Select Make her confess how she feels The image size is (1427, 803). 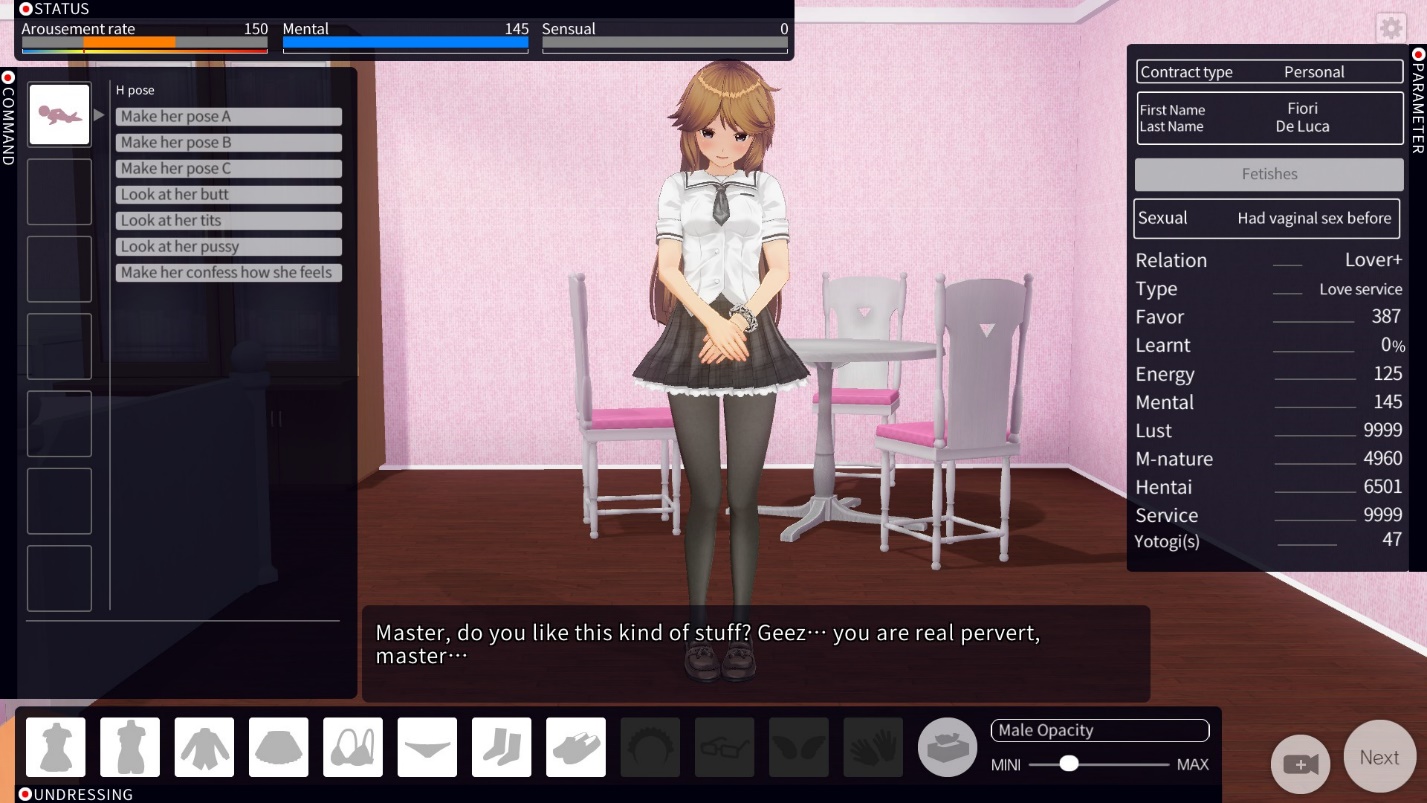[x=228, y=273]
